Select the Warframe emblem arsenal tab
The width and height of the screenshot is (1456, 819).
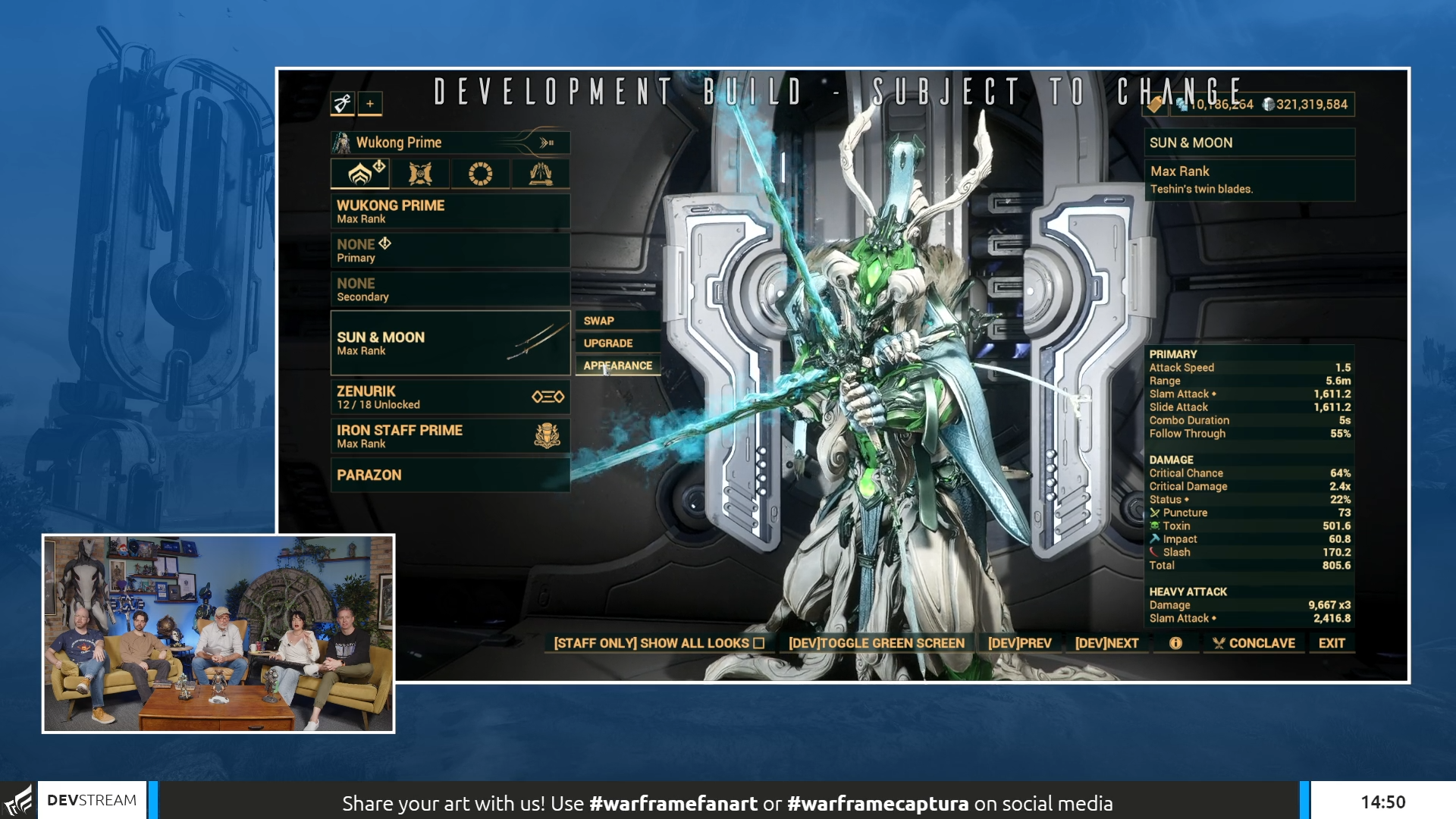click(360, 174)
